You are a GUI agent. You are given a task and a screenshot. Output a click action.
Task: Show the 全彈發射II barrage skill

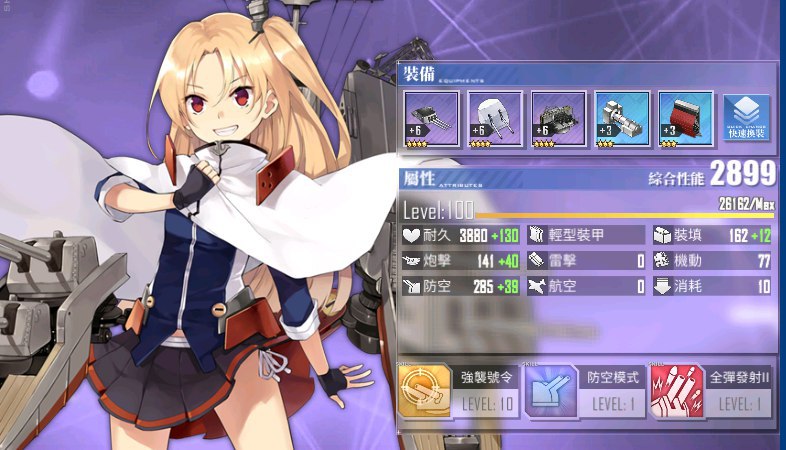[712, 392]
